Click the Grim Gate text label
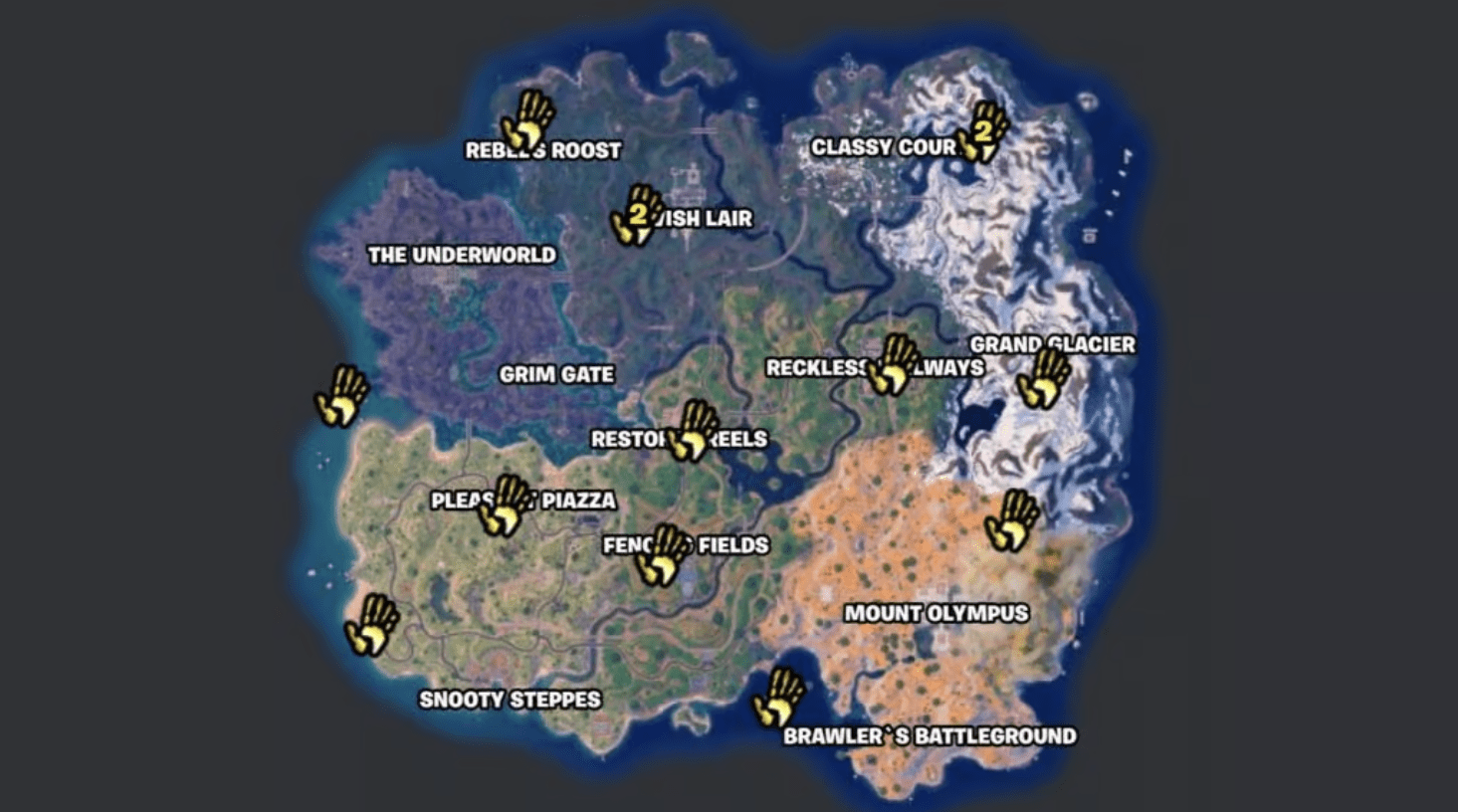The image size is (1458, 812). 556,375
